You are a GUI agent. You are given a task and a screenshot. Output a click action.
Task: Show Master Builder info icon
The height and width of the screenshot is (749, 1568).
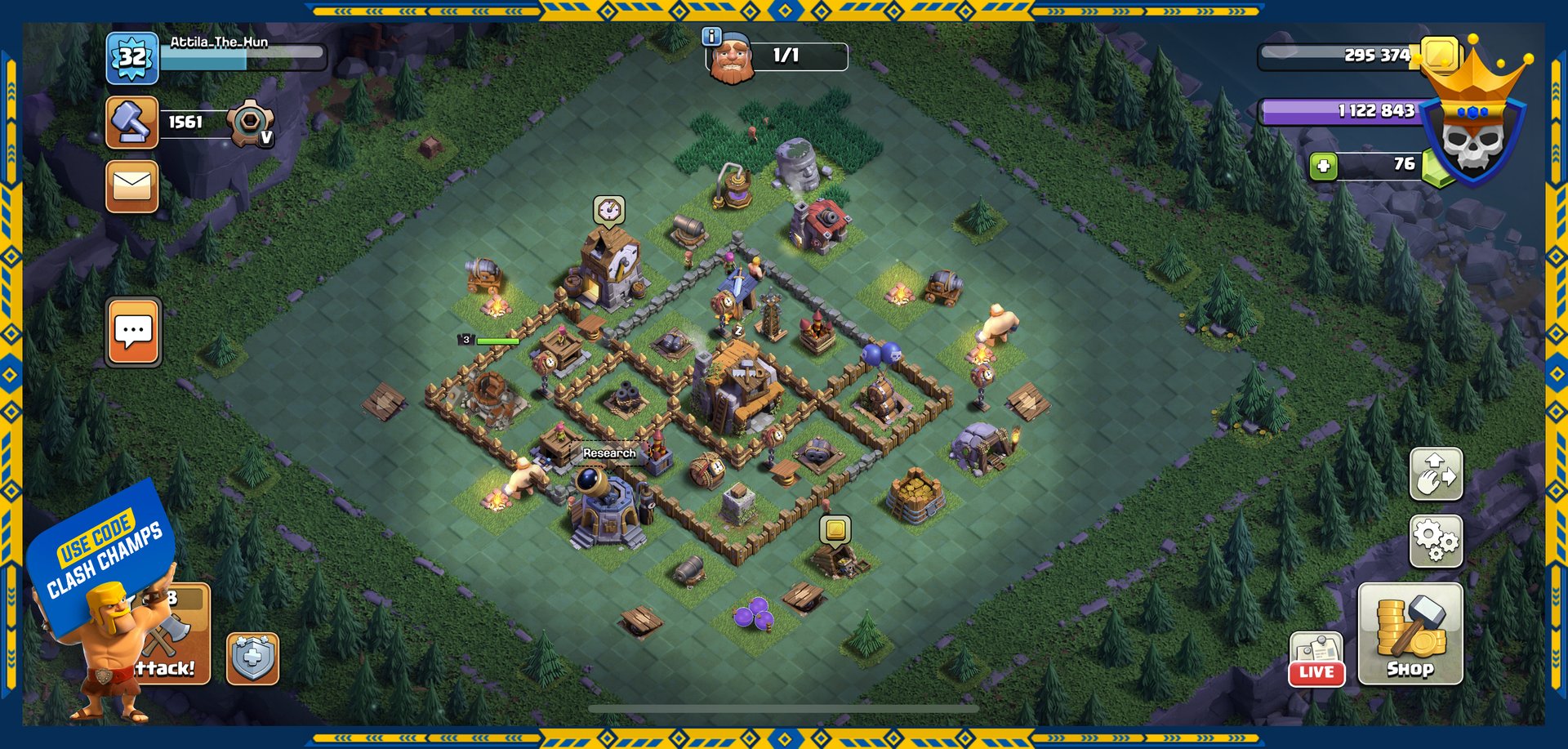point(711,36)
